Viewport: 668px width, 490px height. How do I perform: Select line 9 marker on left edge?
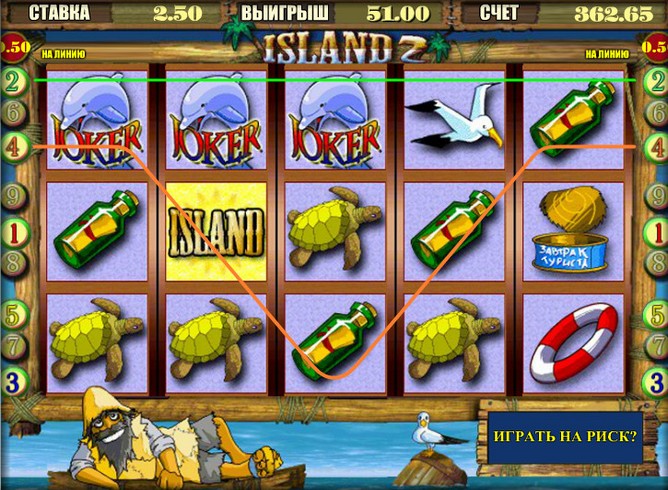pyautogui.click(x=13, y=195)
